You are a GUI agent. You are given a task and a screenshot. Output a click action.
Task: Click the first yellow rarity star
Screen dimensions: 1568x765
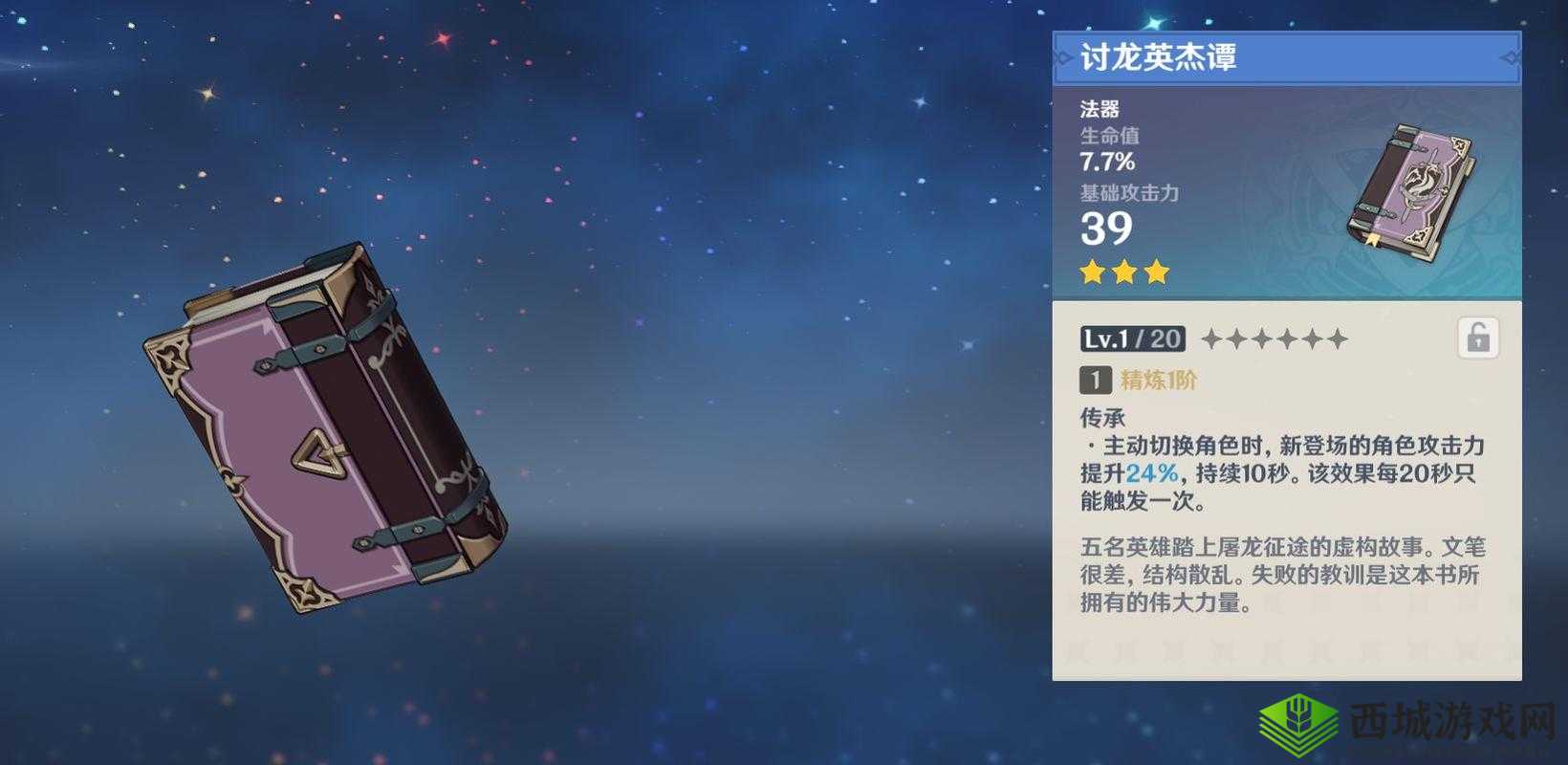click(x=1092, y=273)
